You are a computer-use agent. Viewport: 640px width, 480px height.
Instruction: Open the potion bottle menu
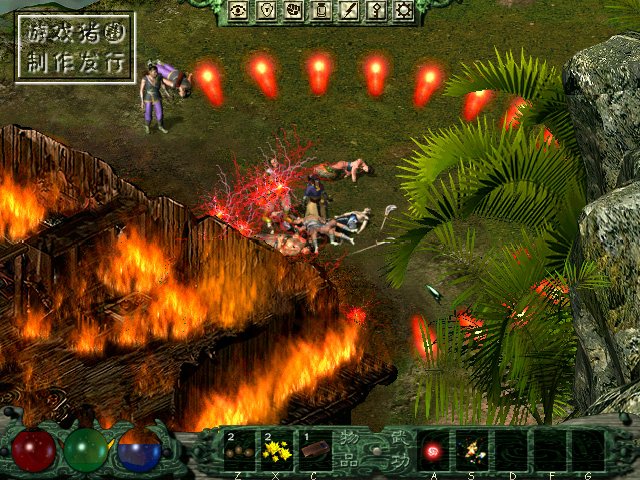322,11
